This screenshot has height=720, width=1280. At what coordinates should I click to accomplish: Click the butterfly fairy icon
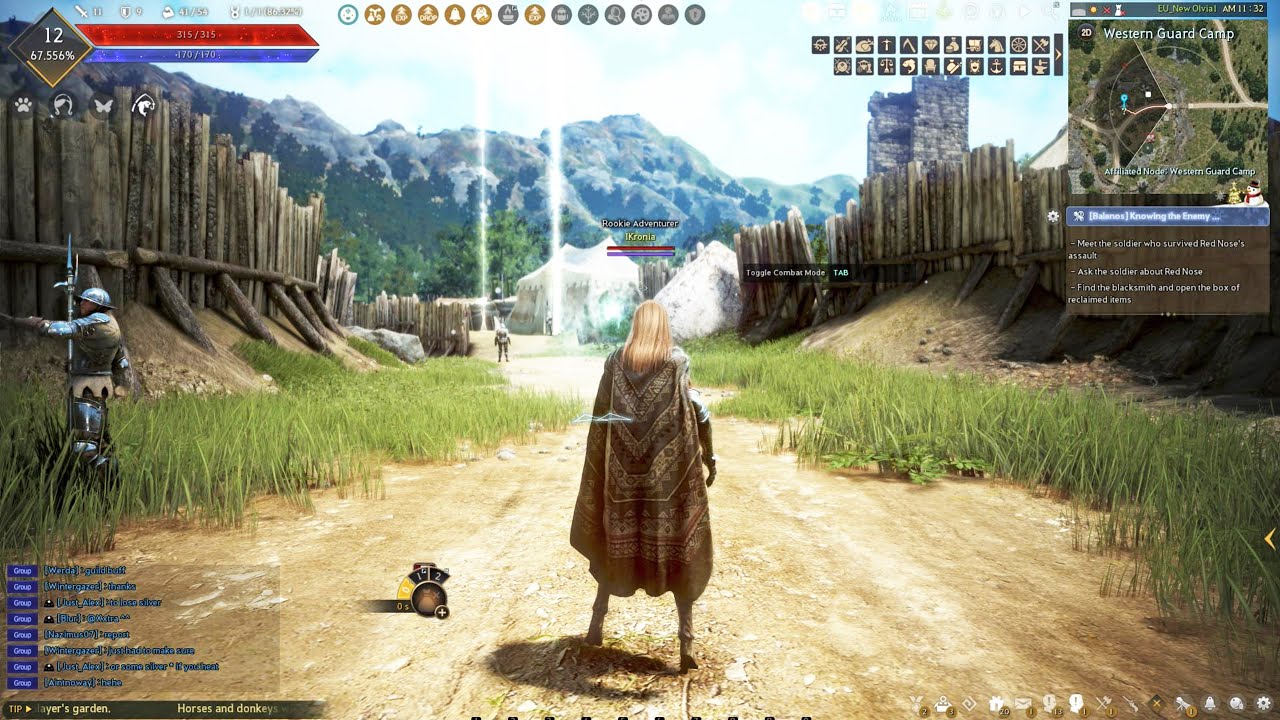point(103,105)
